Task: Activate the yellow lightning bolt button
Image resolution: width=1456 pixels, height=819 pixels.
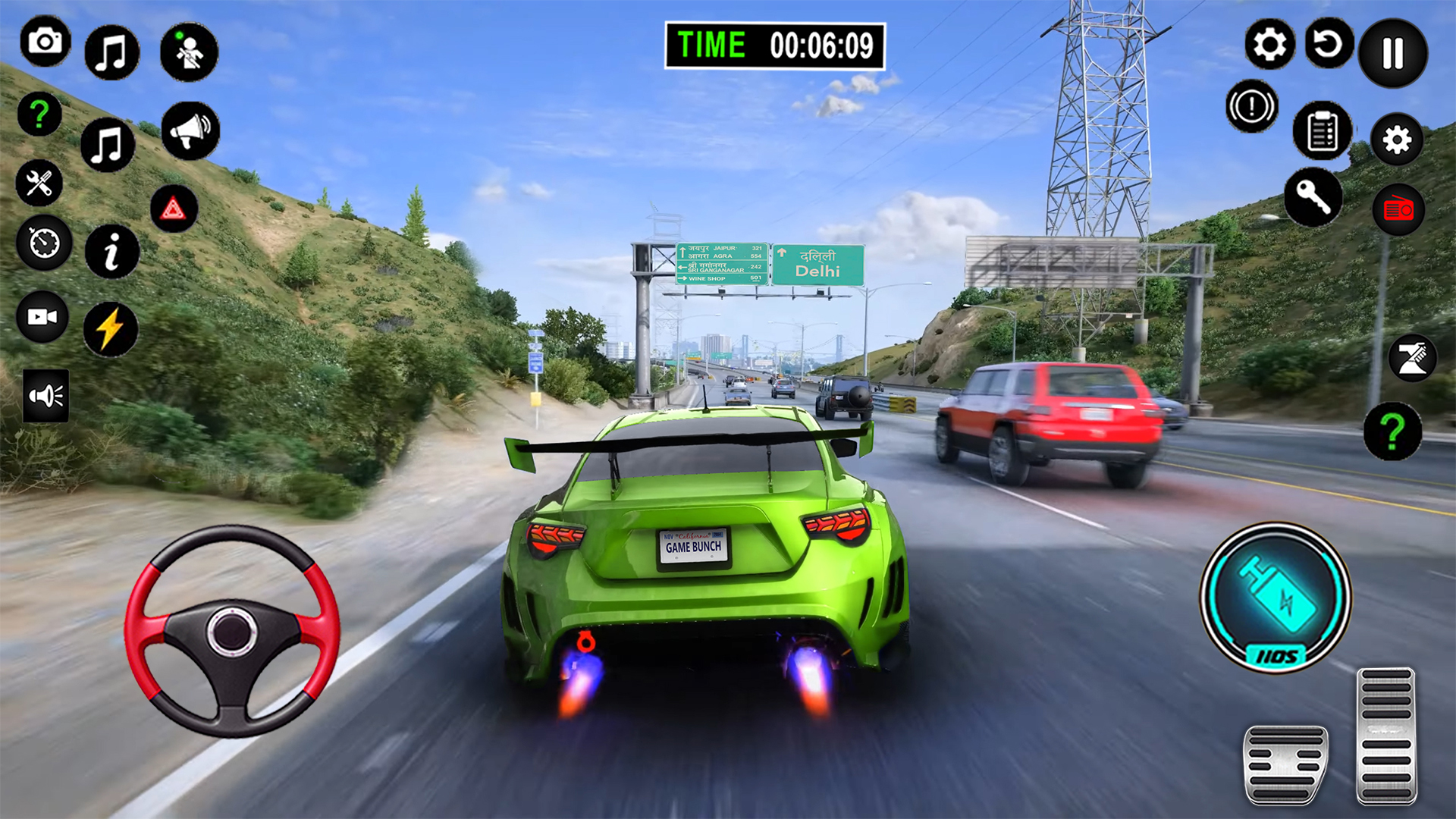Action: pos(111,329)
